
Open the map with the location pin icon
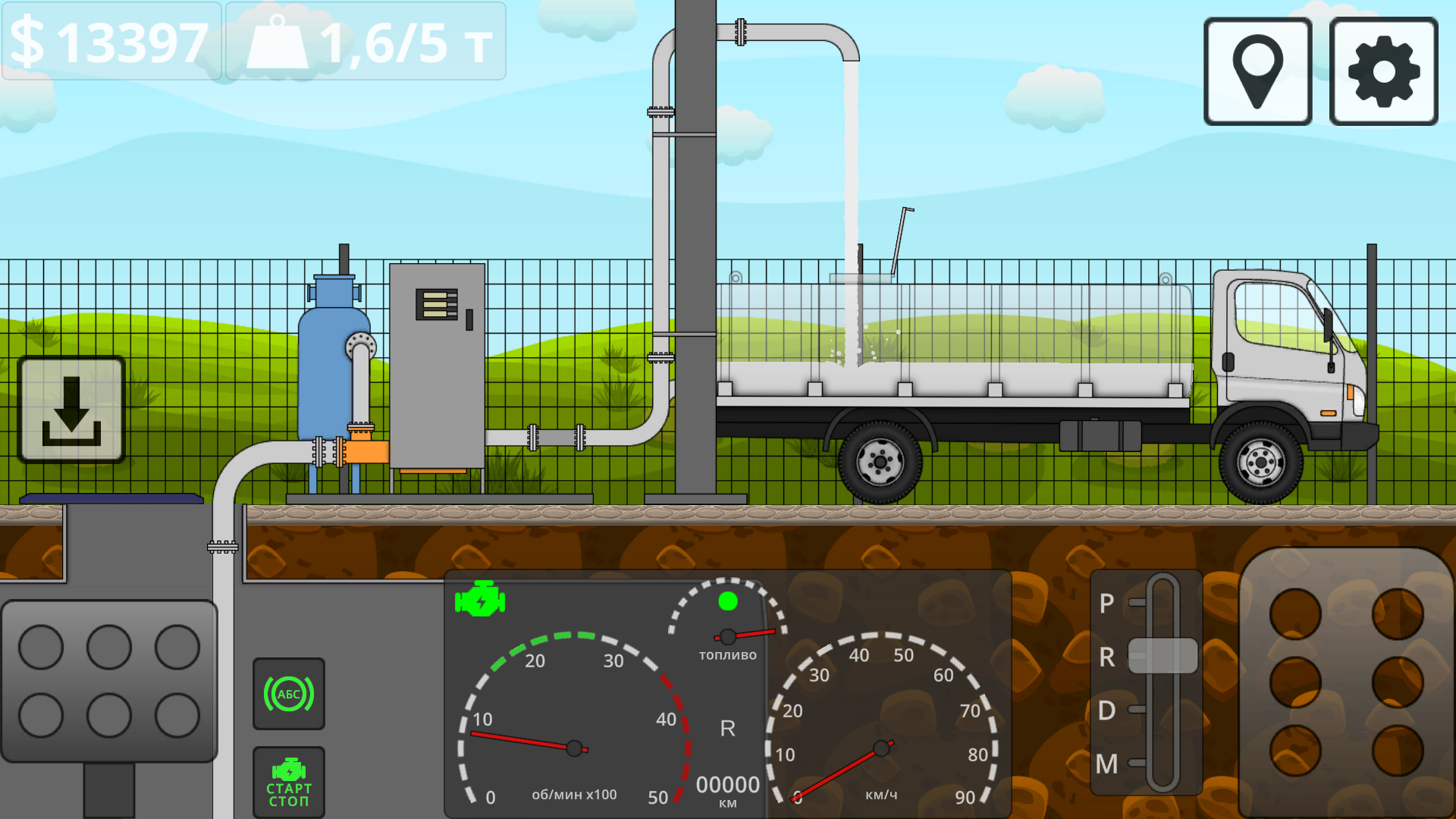pos(1257,73)
